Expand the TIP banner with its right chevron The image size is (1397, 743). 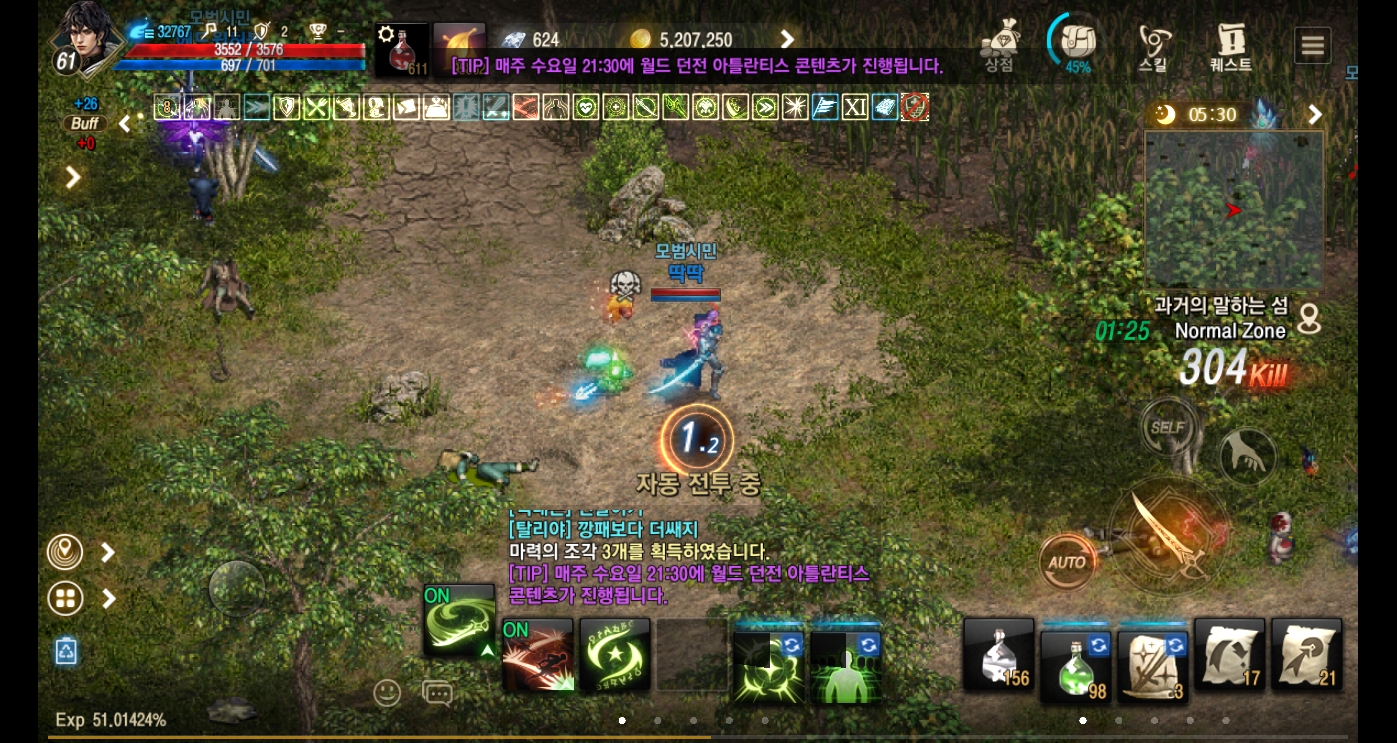787,40
